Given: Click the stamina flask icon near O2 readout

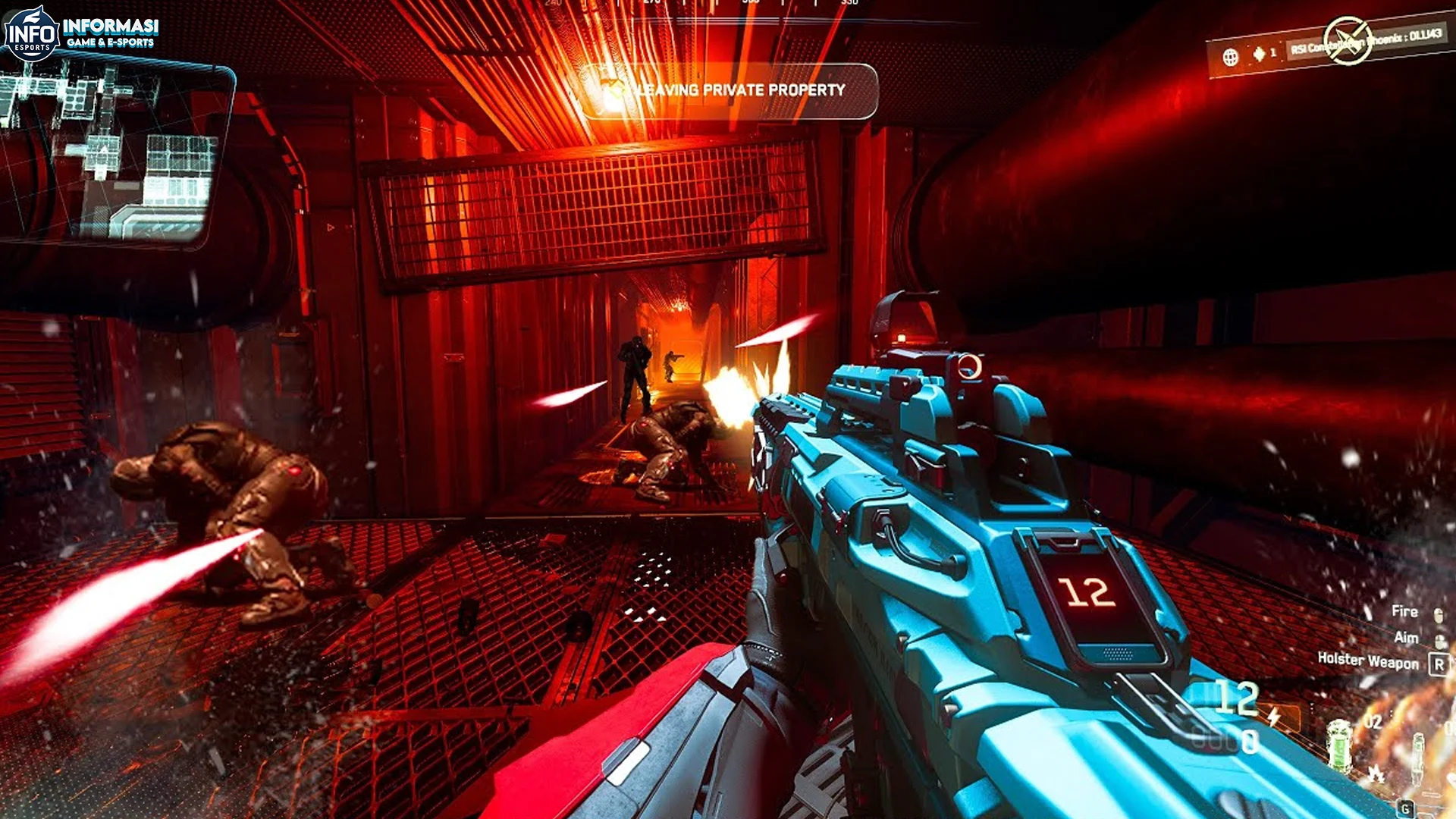Looking at the screenshot, I should (1419, 756).
